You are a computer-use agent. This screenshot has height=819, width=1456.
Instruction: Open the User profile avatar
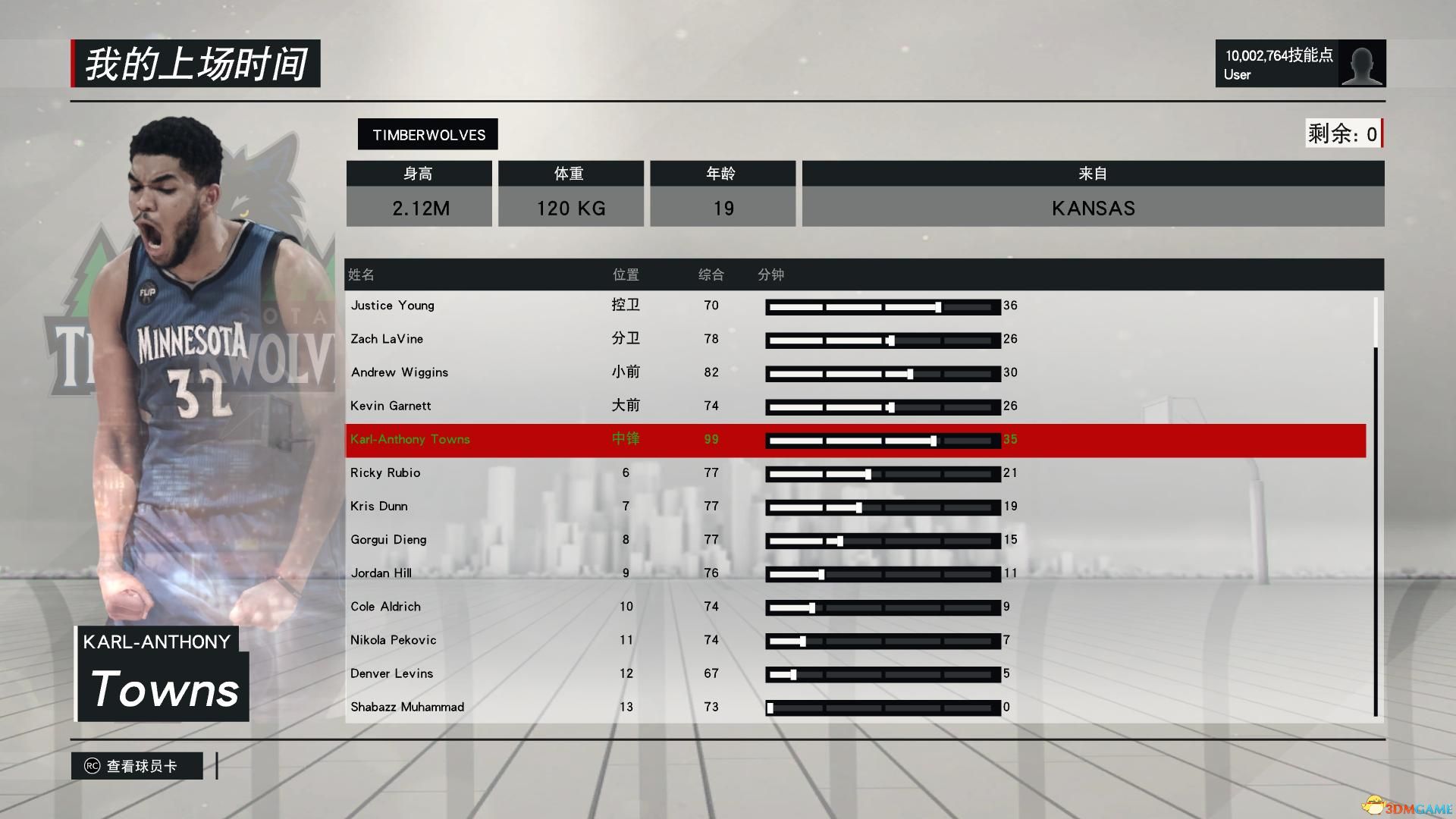[1361, 64]
